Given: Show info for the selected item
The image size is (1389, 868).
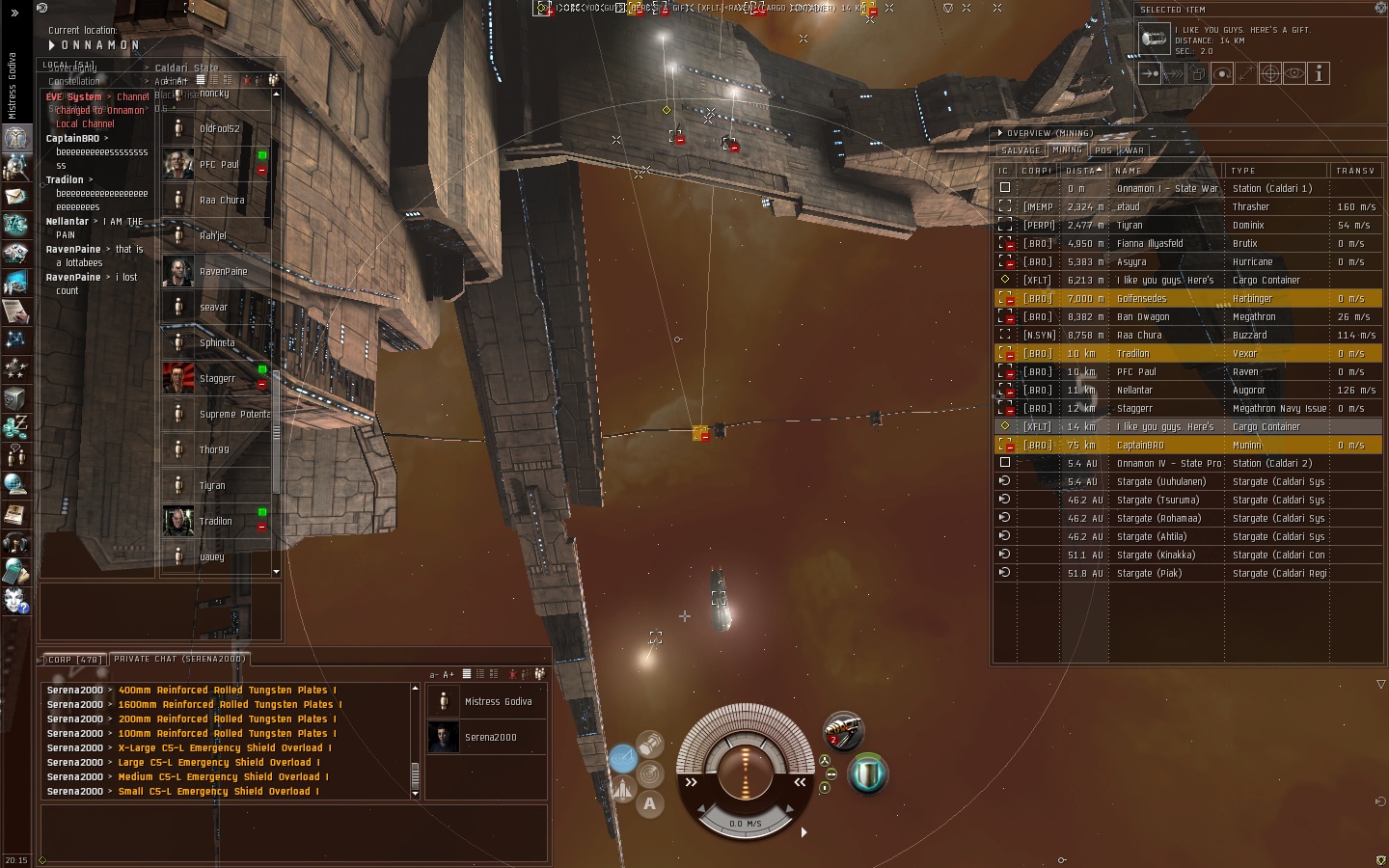Looking at the screenshot, I should point(1319,73).
